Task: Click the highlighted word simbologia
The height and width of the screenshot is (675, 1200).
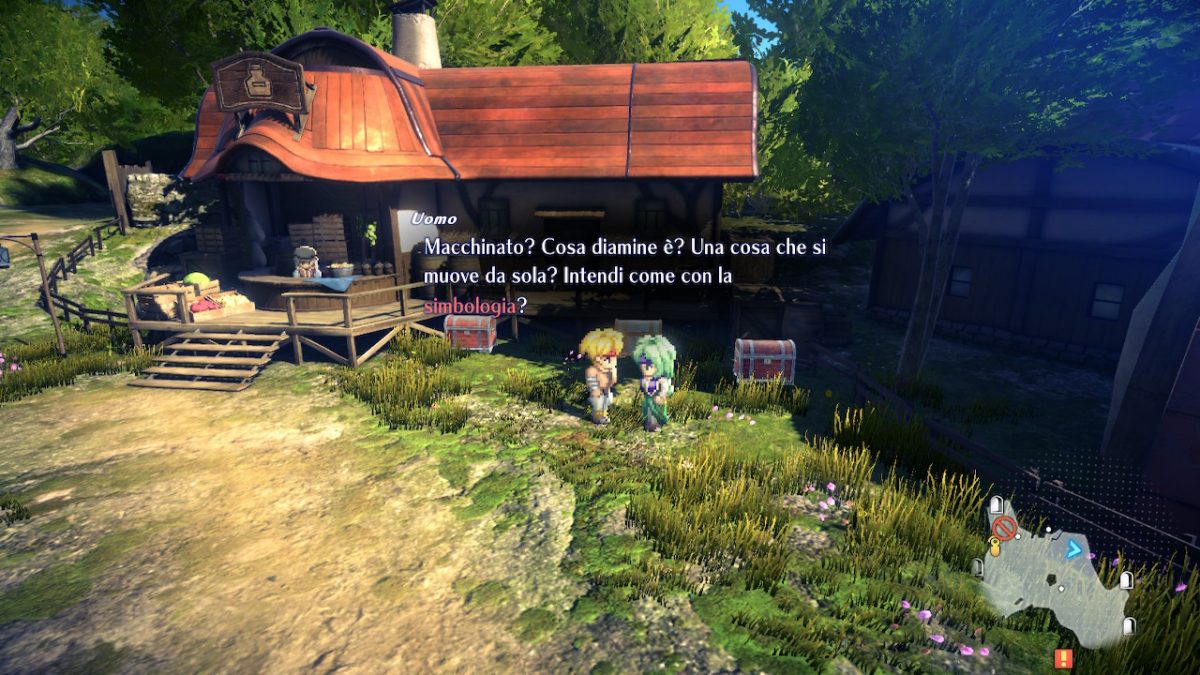Action: click(470, 305)
